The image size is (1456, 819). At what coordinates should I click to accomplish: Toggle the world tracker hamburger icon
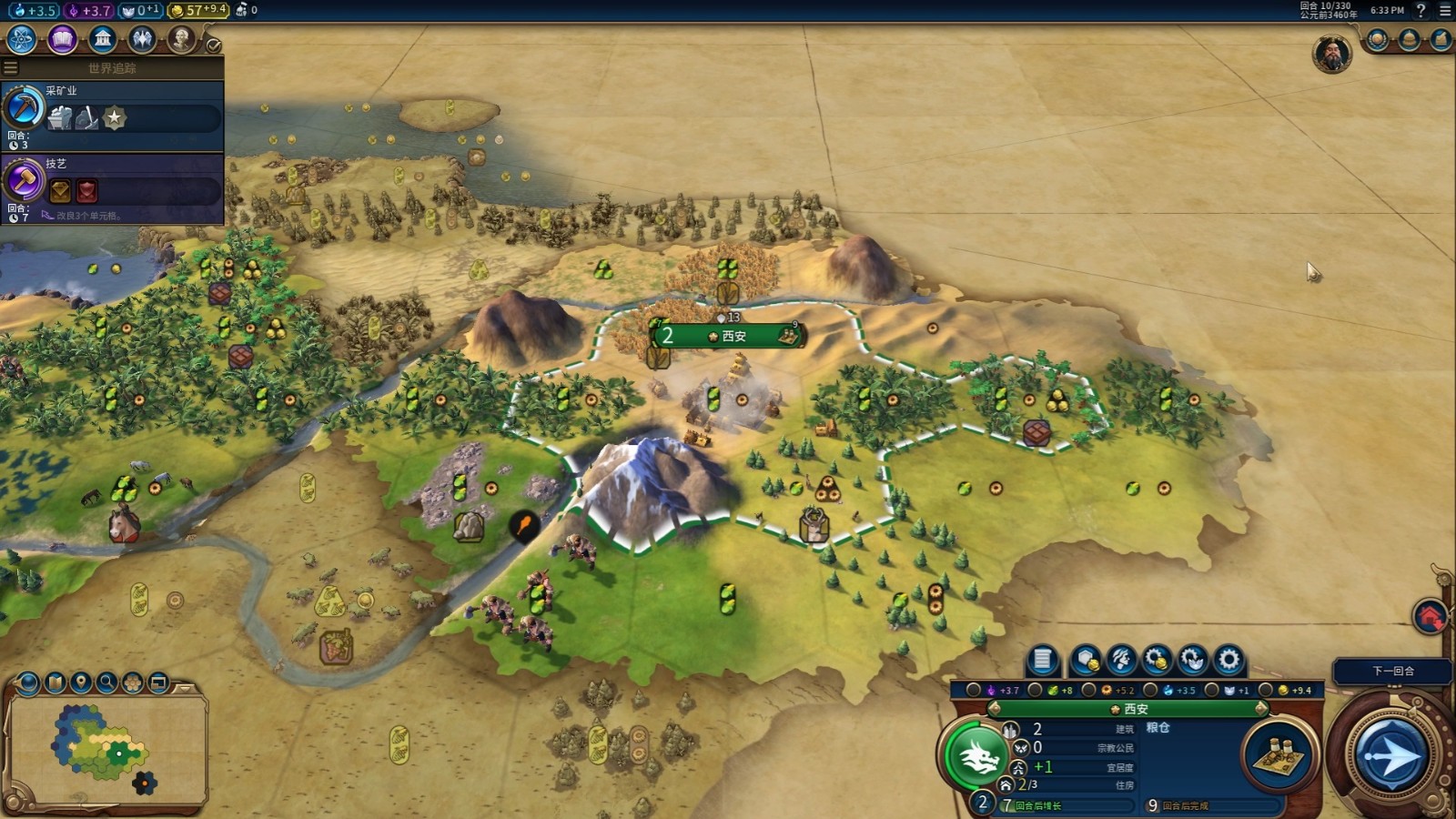coord(11,67)
